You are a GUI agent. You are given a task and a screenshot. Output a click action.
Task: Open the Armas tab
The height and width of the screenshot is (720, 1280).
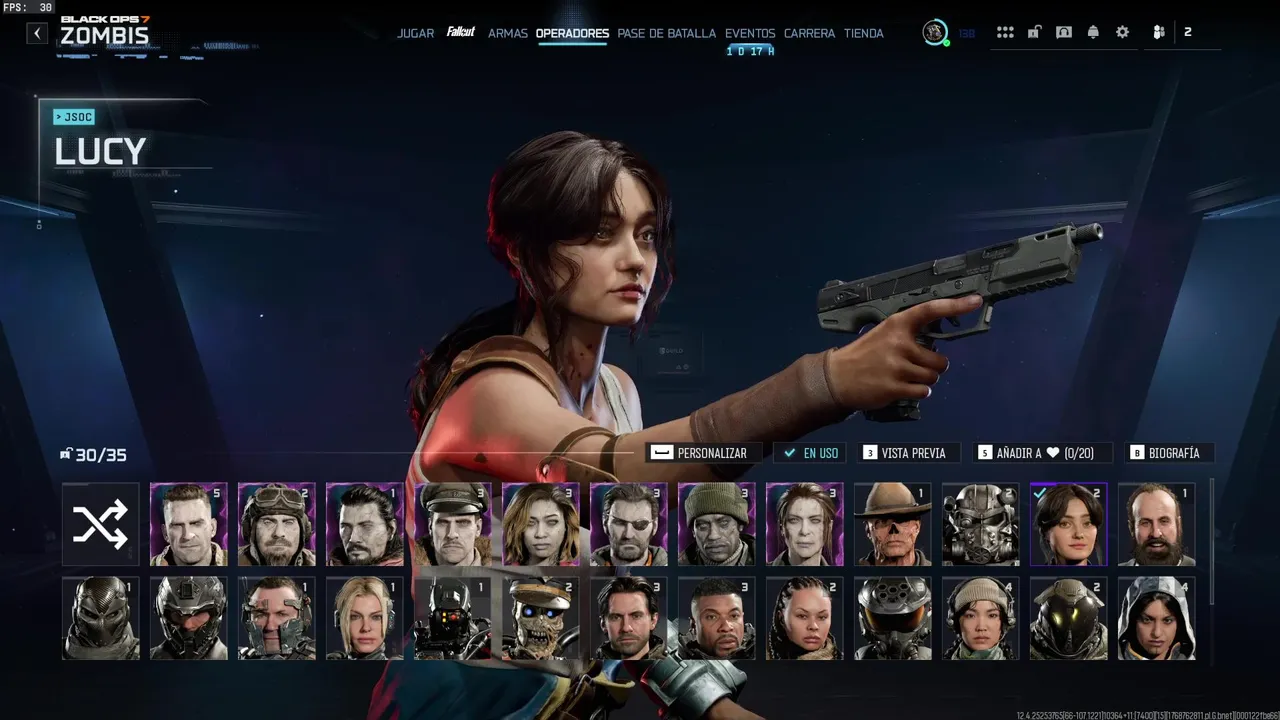pyautogui.click(x=508, y=33)
